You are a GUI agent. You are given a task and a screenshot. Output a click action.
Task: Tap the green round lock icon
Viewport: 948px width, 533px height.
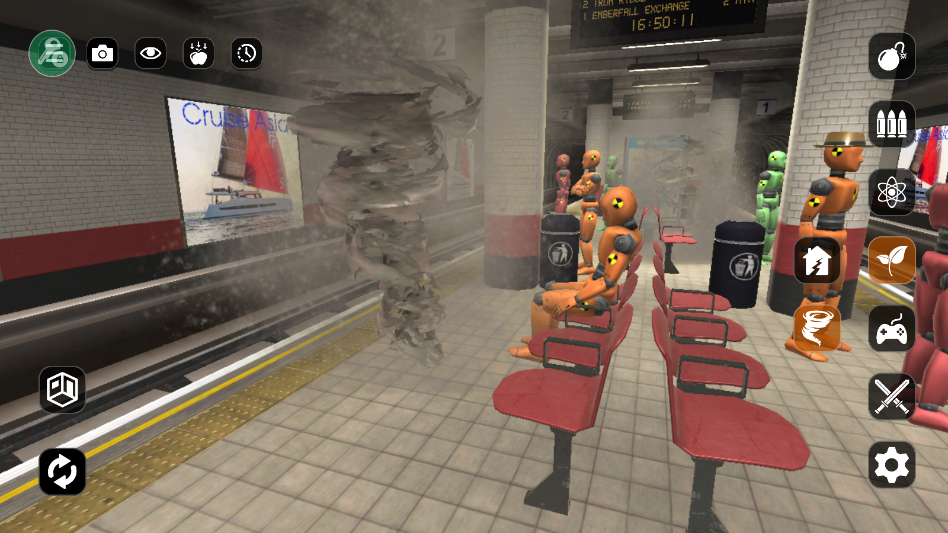52,54
